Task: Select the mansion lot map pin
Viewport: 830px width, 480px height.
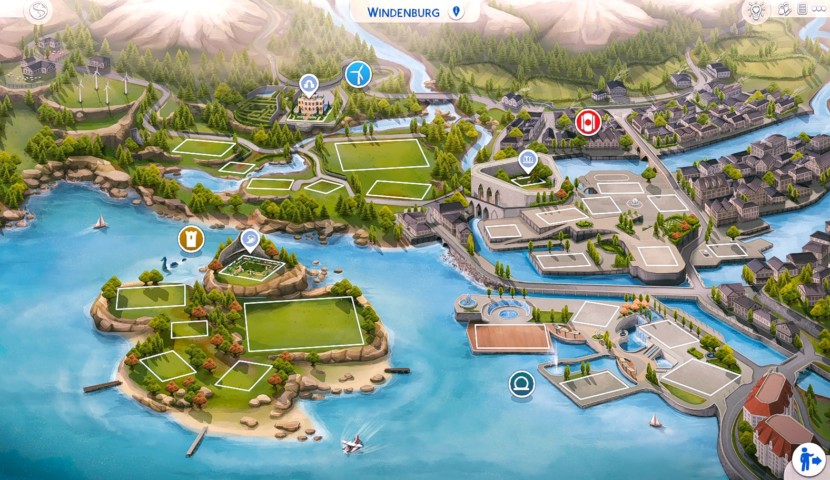Action: pyautogui.click(x=309, y=84)
